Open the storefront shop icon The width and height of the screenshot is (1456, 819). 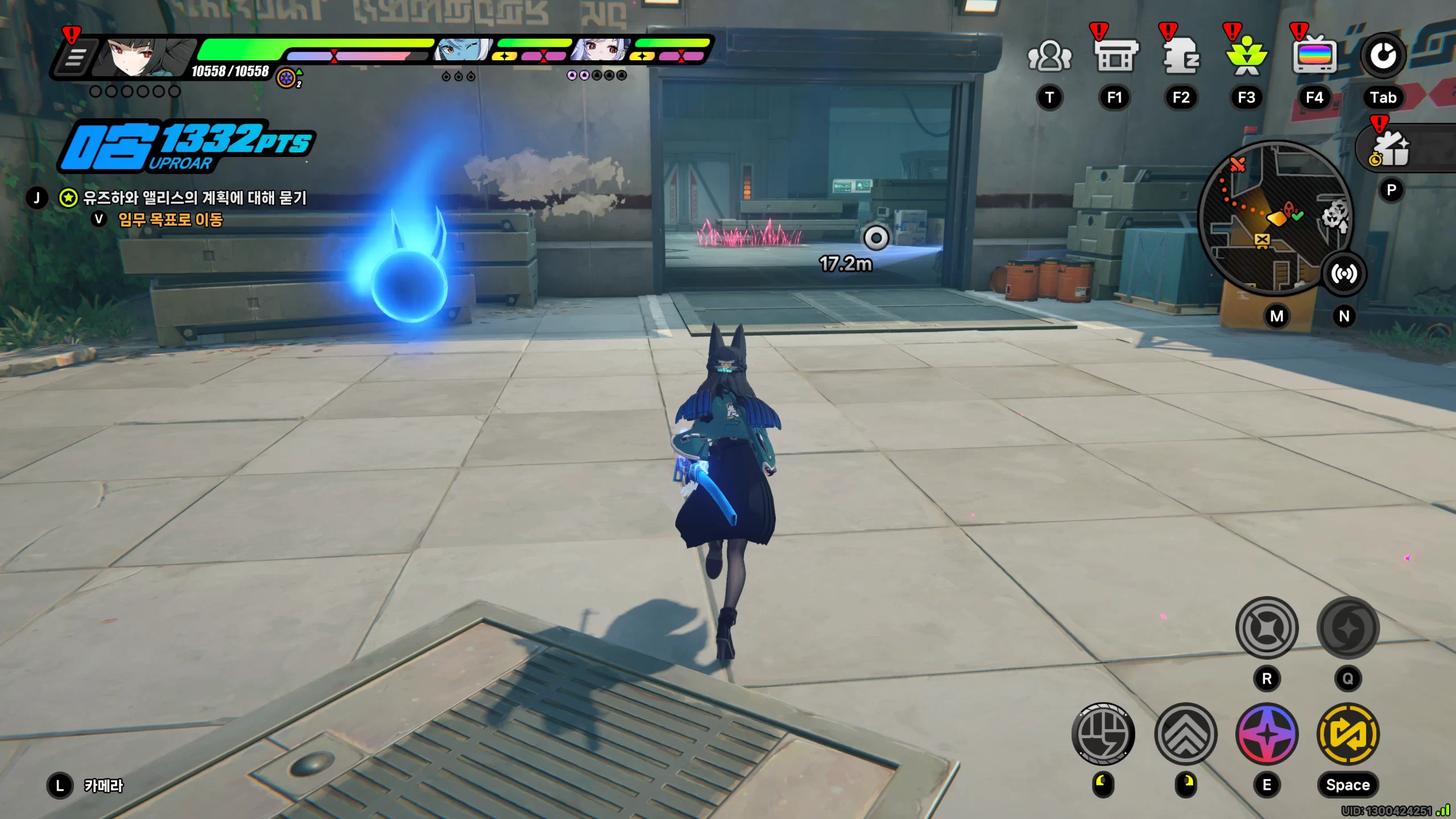point(1115,57)
